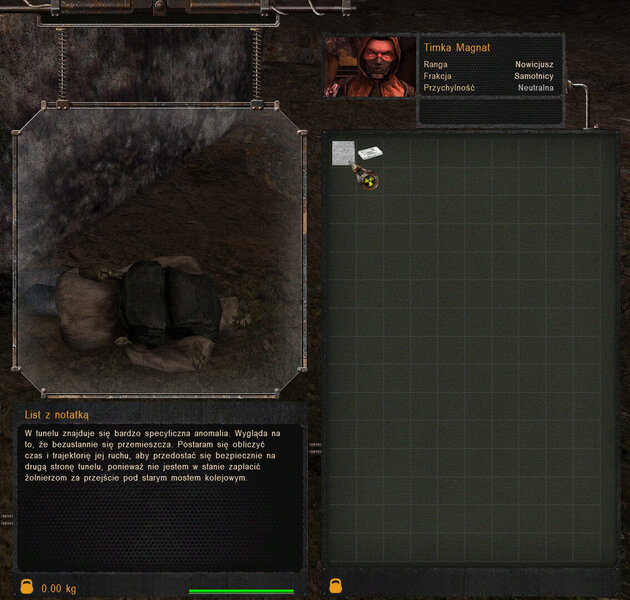Click Timka Magnat's character portrait

point(369,67)
